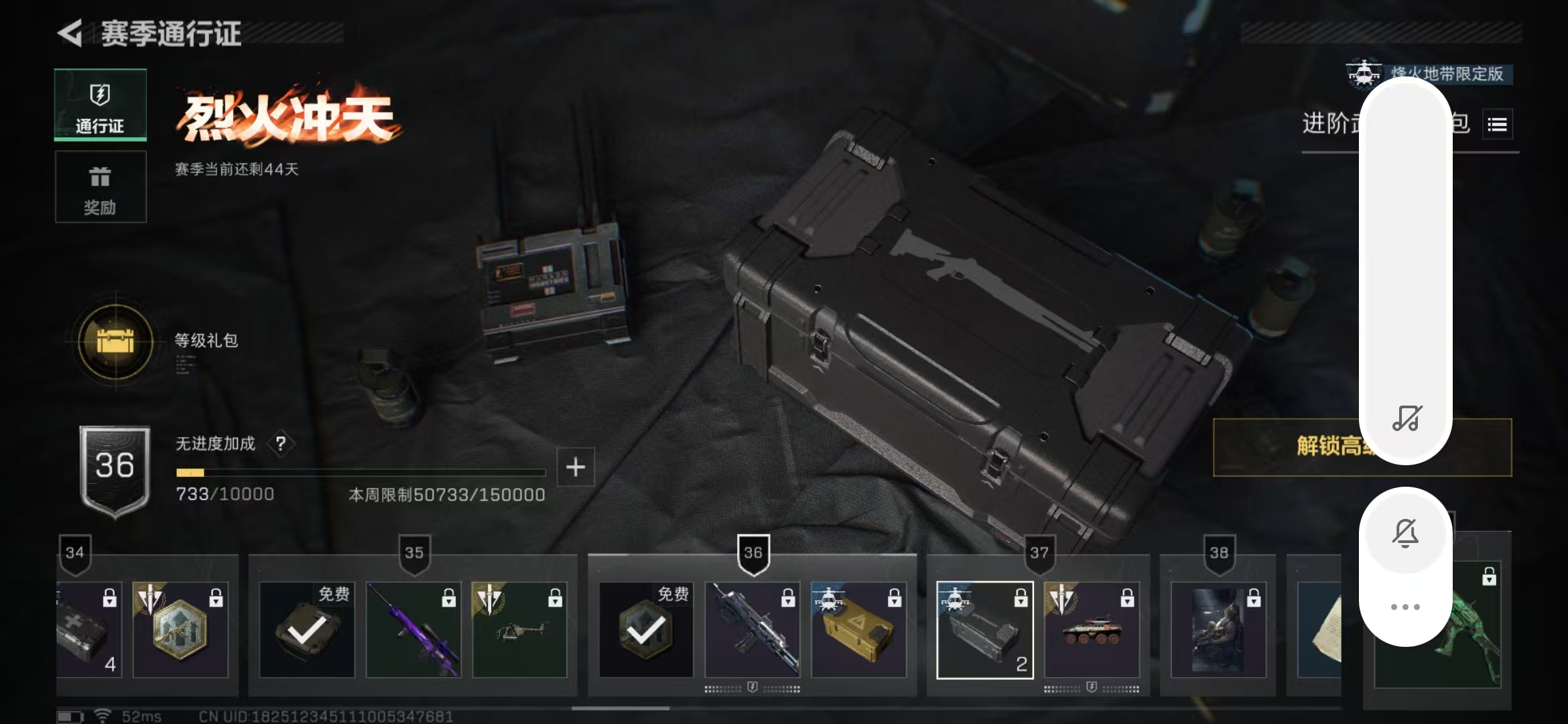The width and height of the screenshot is (1568, 724).
Task: Select the claimed free reward at level 36
Action: (x=646, y=629)
